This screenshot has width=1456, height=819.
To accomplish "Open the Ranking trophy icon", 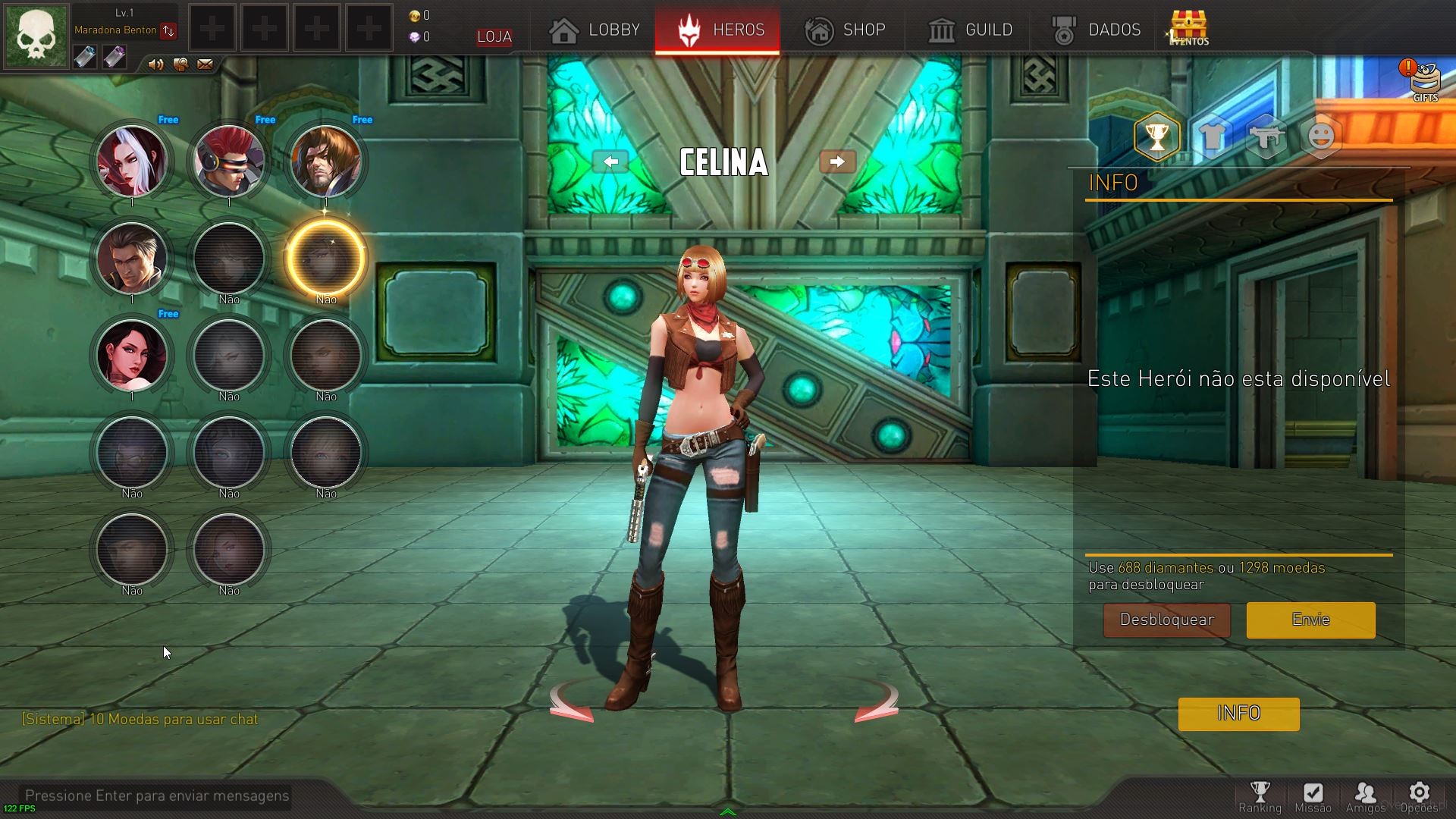I will tap(1260, 797).
